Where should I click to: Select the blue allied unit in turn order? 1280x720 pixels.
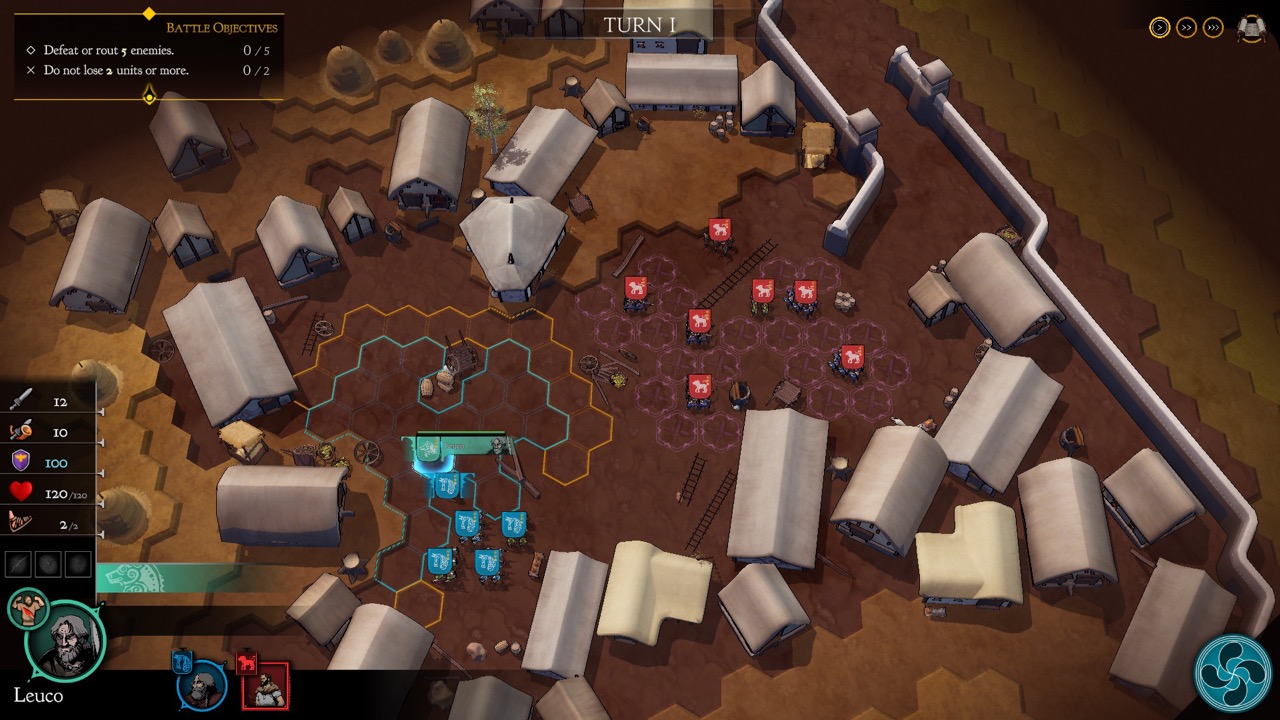click(200, 685)
